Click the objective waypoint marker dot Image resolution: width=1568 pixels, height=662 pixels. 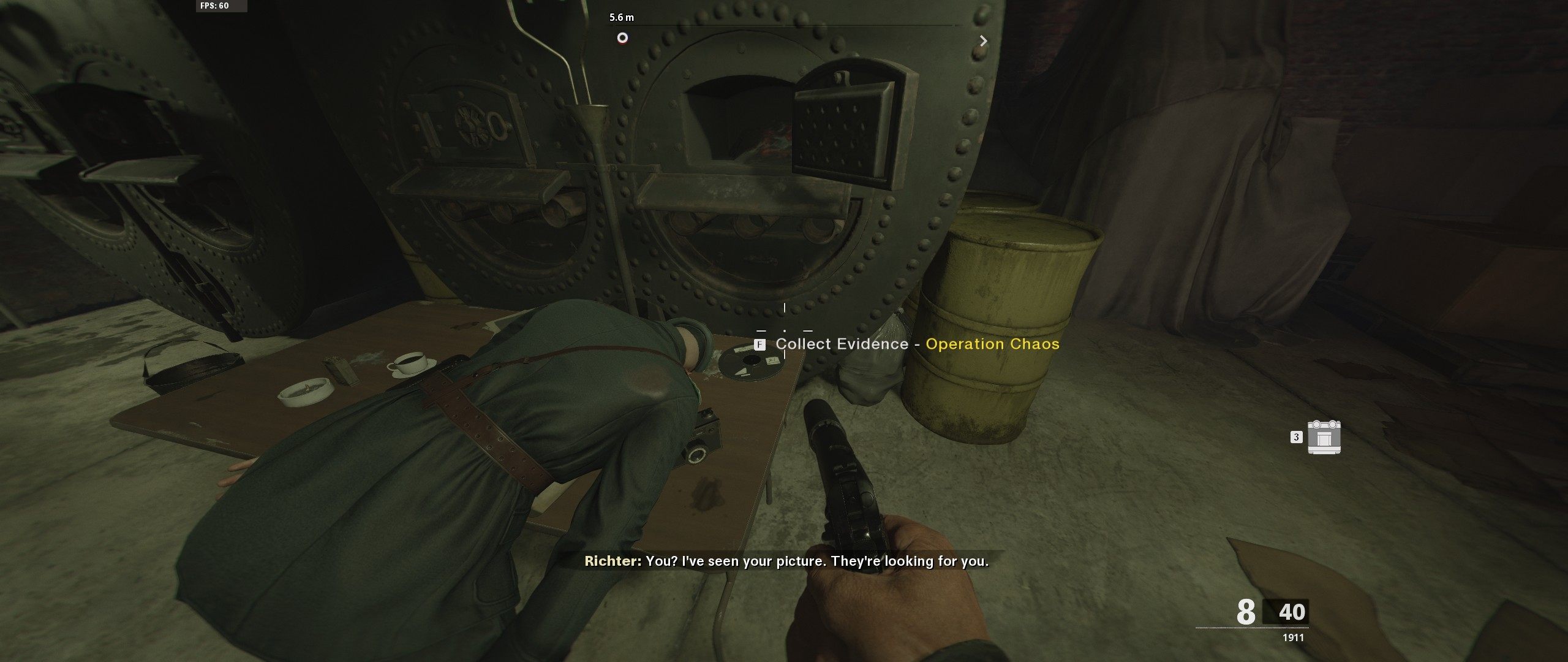[624, 38]
